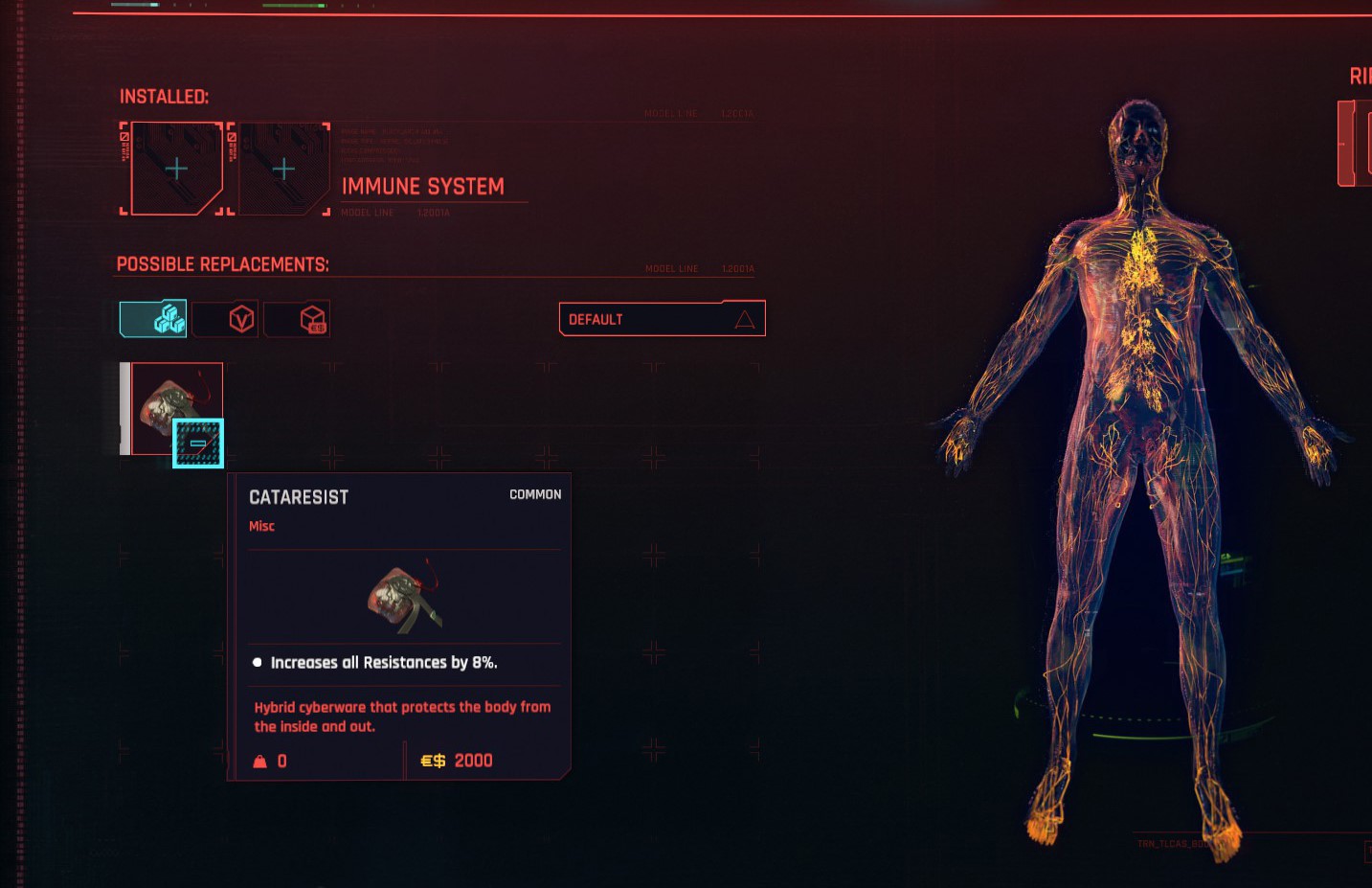Click the weight icon in the Cataresist tooltip
Screen dimensions: 1372x888
click(x=259, y=761)
